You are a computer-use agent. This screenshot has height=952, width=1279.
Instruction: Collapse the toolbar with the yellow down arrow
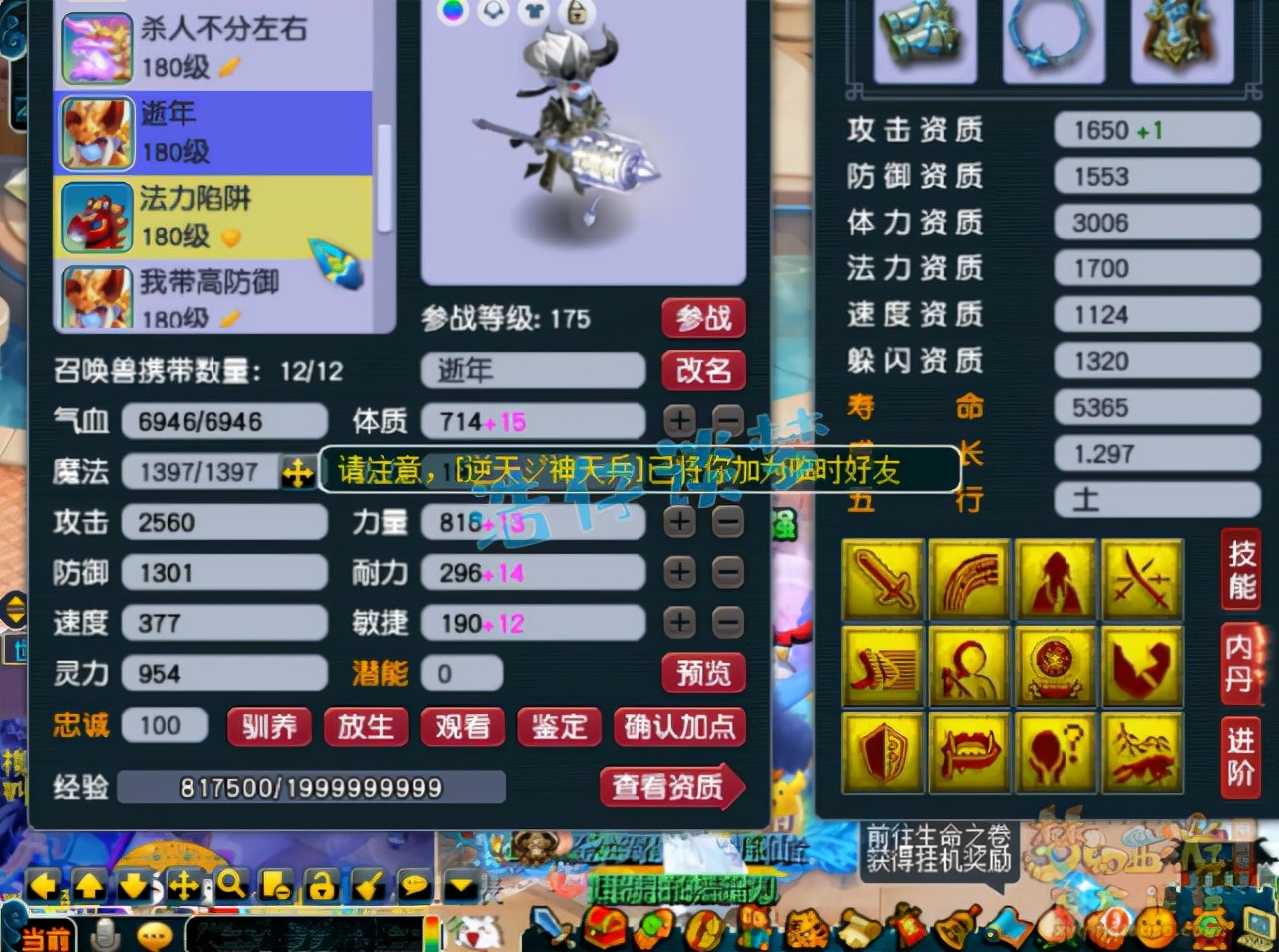click(459, 884)
